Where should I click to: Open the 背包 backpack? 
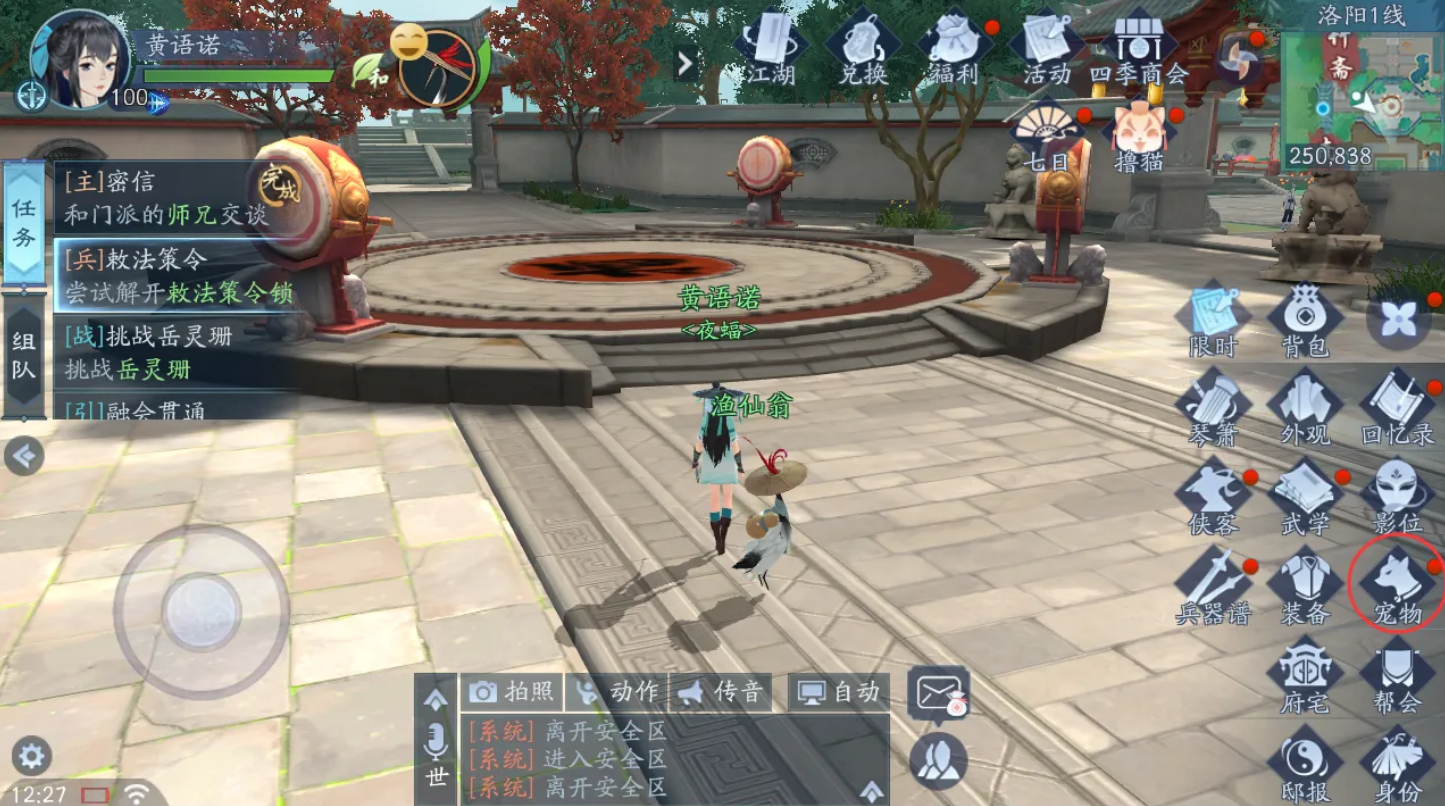[x=1304, y=320]
